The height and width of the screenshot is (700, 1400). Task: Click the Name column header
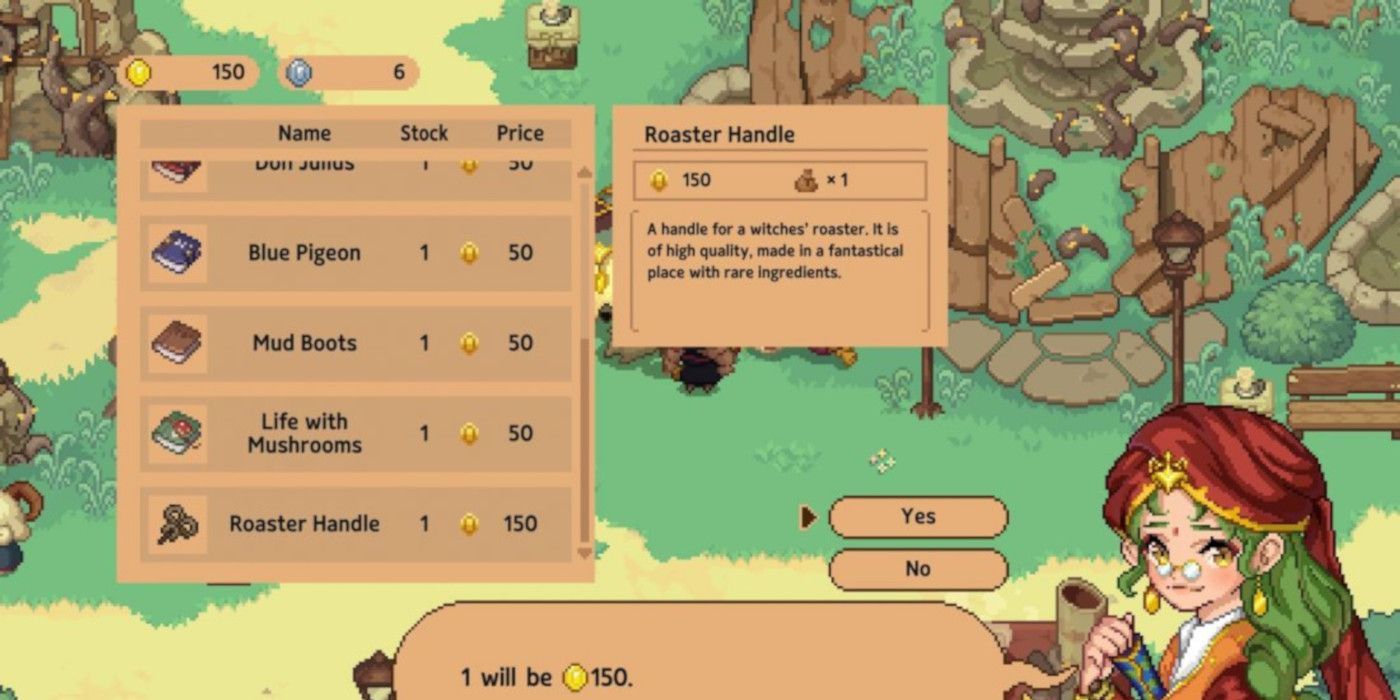pos(304,133)
